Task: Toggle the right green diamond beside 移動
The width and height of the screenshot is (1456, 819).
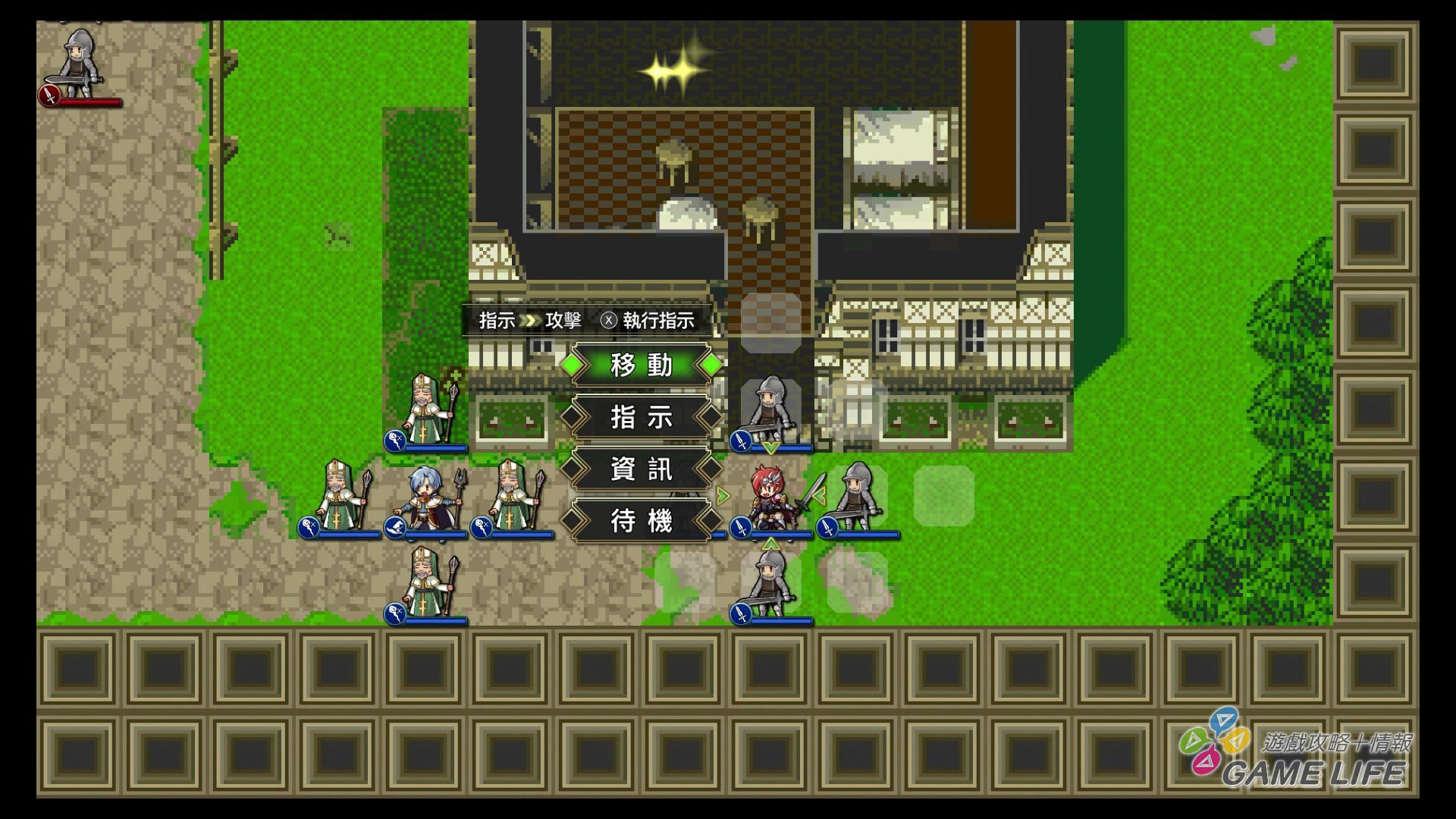Action: (x=710, y=365)
